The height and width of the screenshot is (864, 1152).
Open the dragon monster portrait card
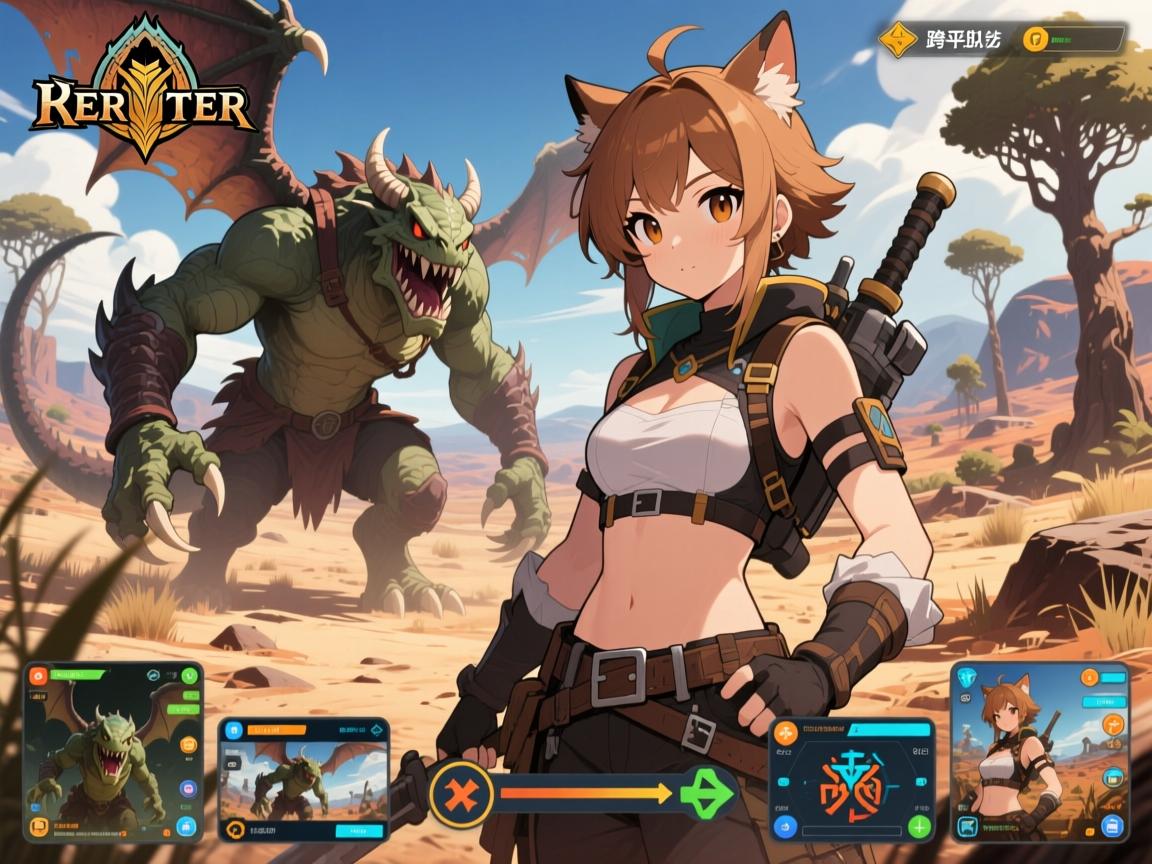(112, 752)
